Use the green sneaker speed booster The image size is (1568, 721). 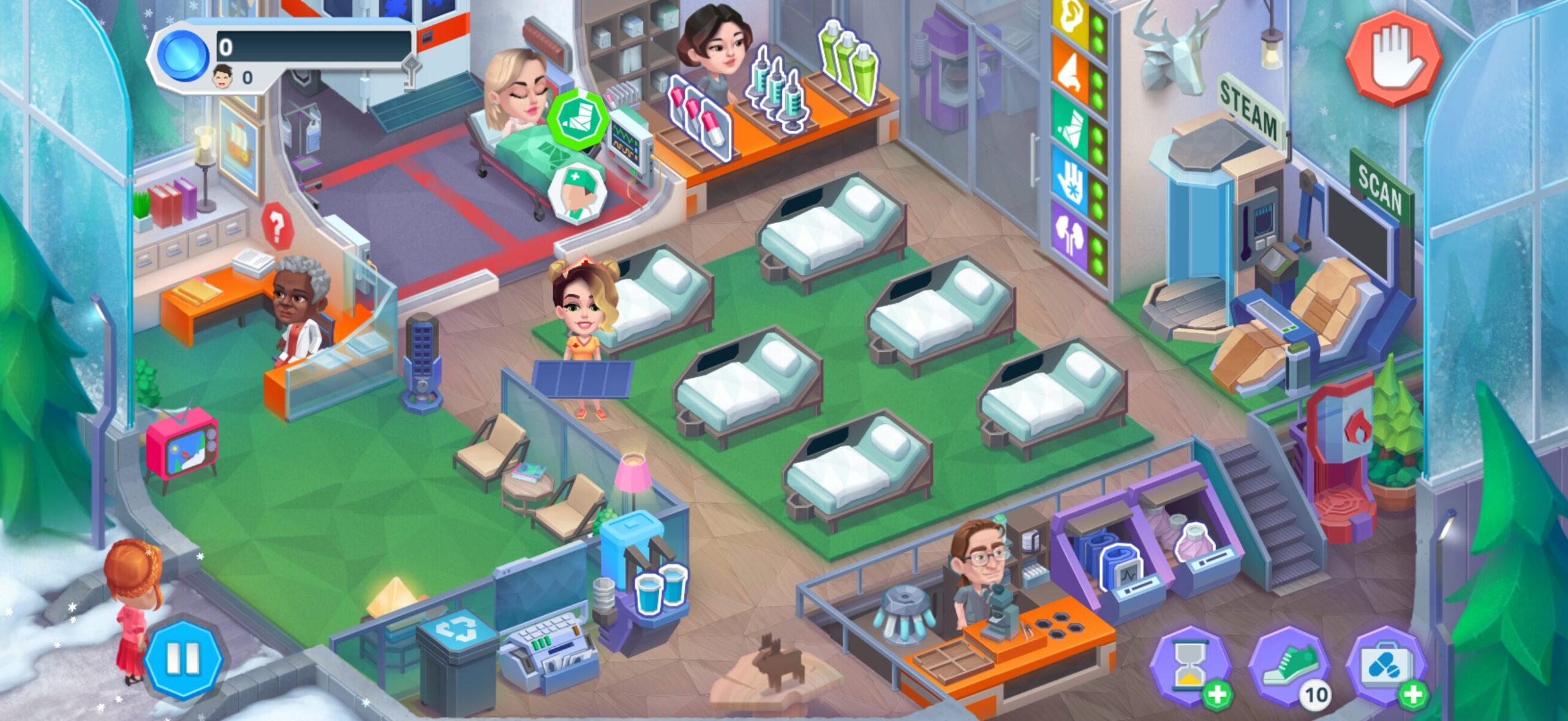click(1289, 665)
